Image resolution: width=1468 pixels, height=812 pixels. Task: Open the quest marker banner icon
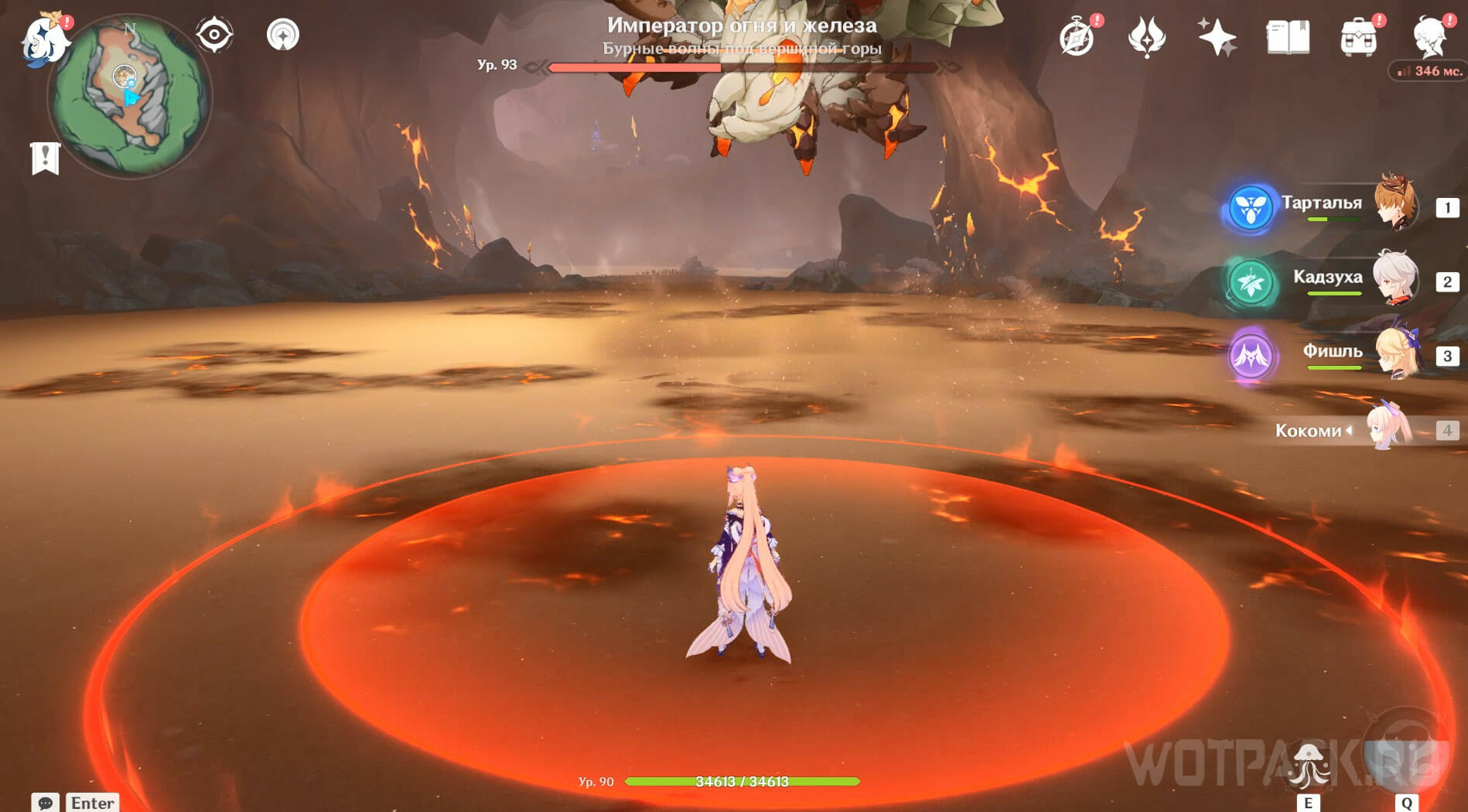click(x=46, y=159)
